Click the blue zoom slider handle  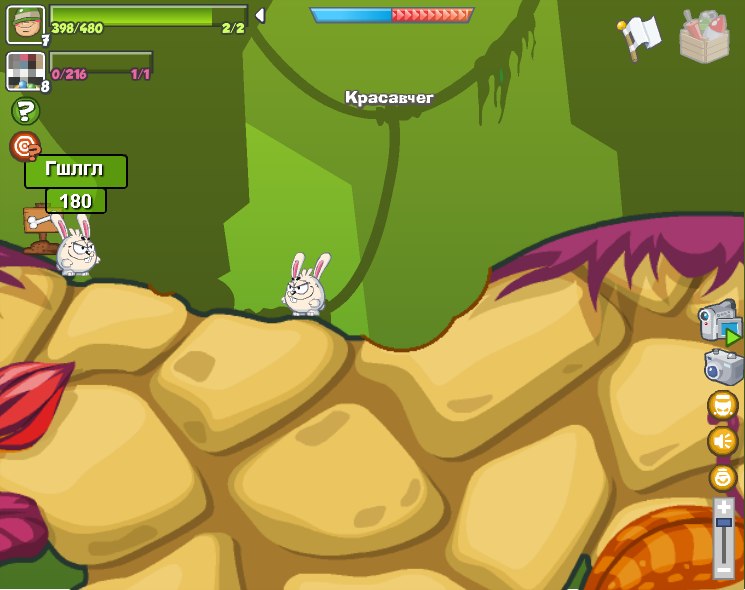tap(723, 522)
